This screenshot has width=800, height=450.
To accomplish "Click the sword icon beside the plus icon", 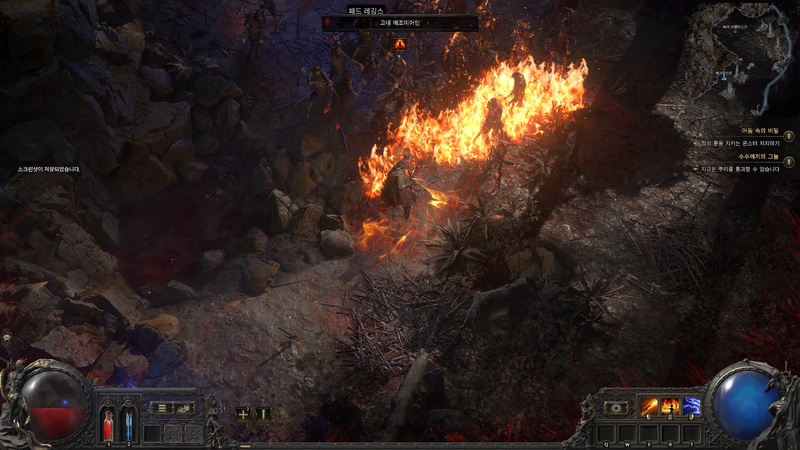I will (x=263, y=412).
